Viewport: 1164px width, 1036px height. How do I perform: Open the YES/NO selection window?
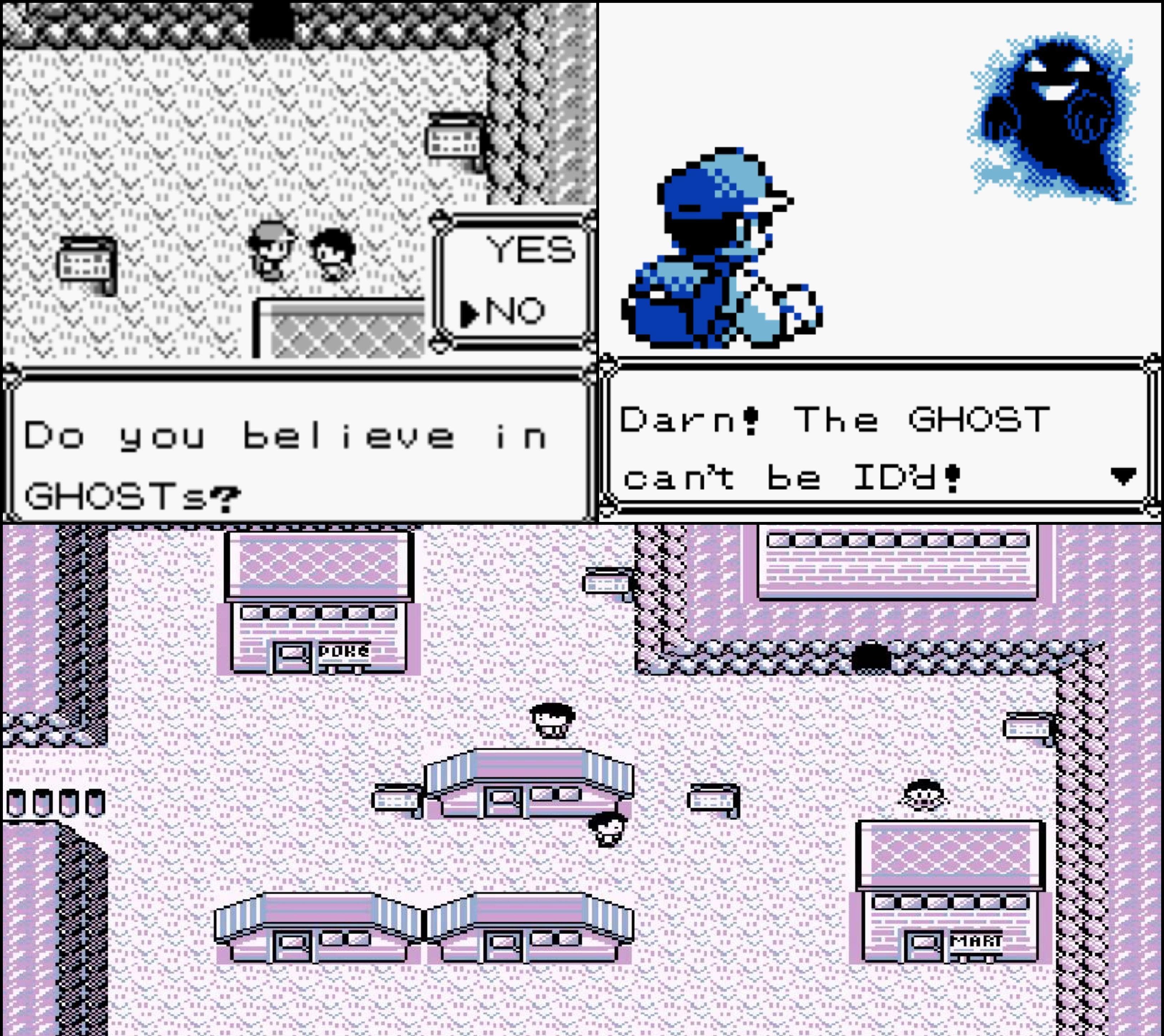tap(512, 279)
